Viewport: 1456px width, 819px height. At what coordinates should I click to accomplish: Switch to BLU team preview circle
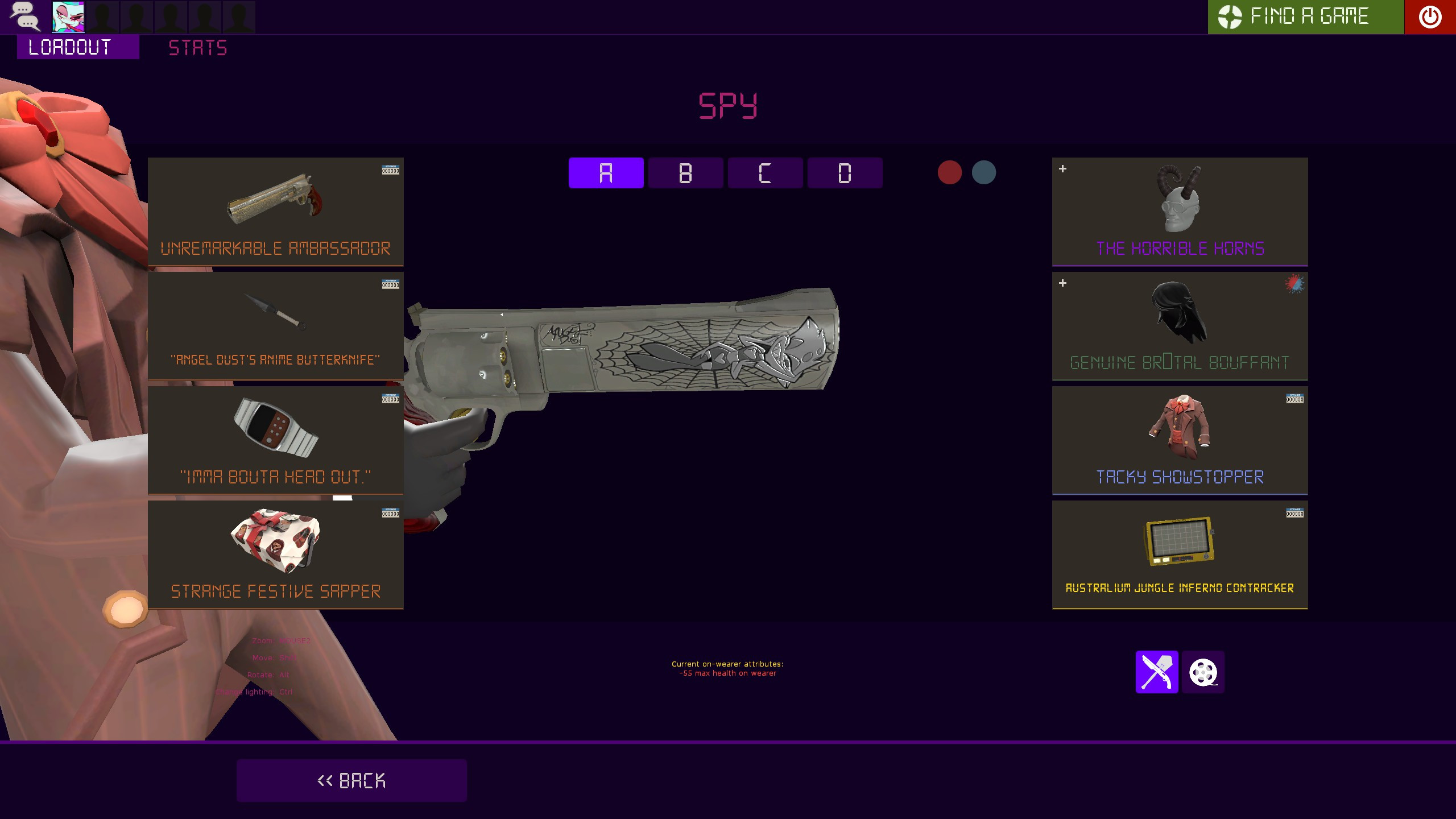coord(985,172)
